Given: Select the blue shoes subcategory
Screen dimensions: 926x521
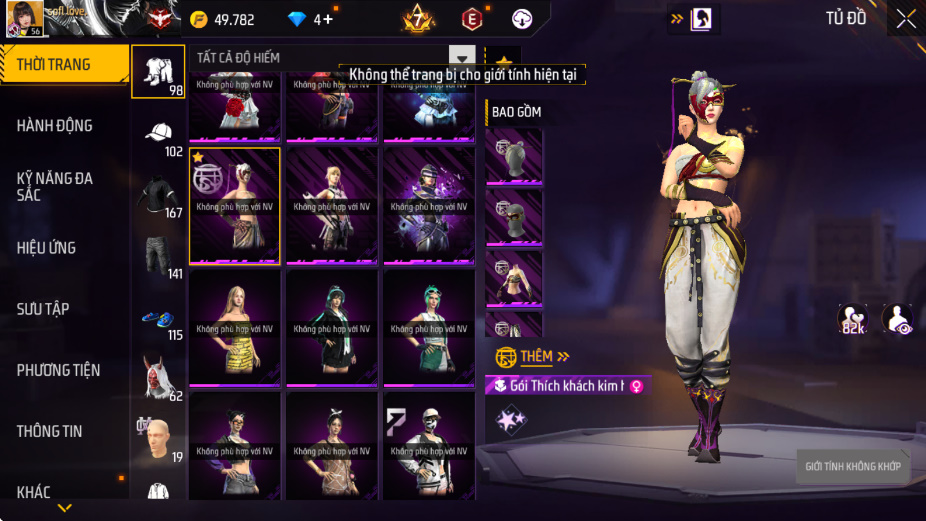Looking at the screenshot, I should pyautogui.click(x=158, y=320).
